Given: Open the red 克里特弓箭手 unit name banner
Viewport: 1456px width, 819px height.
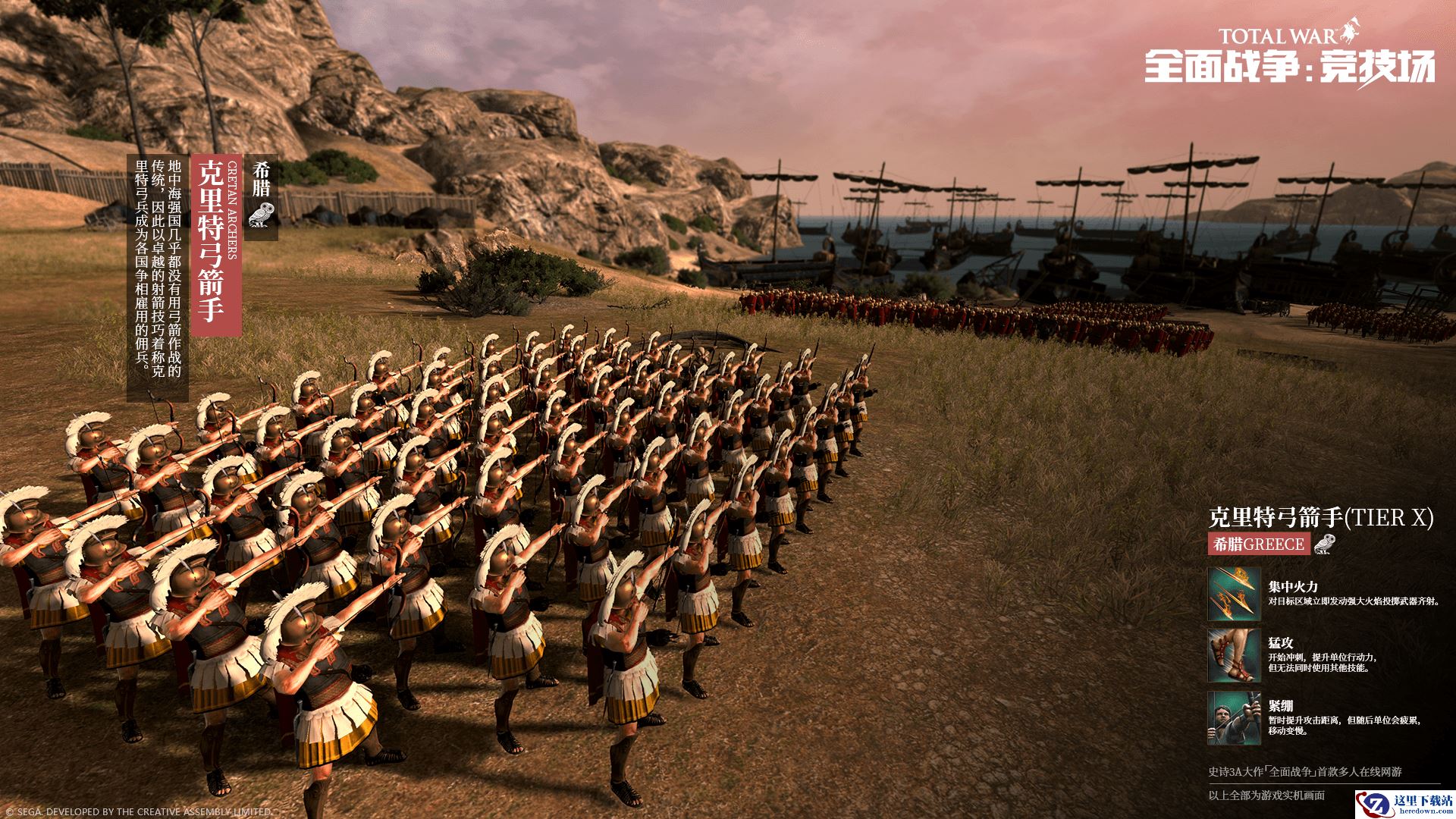Looking at the screenshot, I should pos(216,246).
